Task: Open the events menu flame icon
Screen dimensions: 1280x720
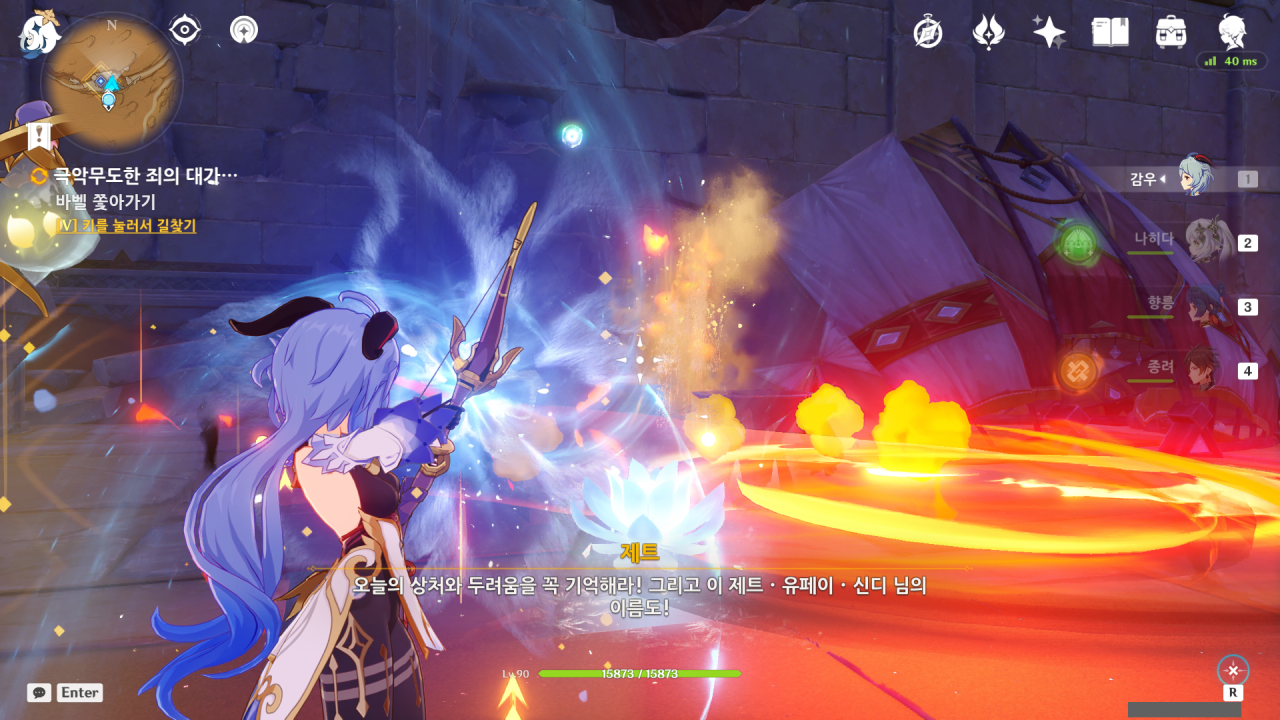Action: tap(988, 32)
